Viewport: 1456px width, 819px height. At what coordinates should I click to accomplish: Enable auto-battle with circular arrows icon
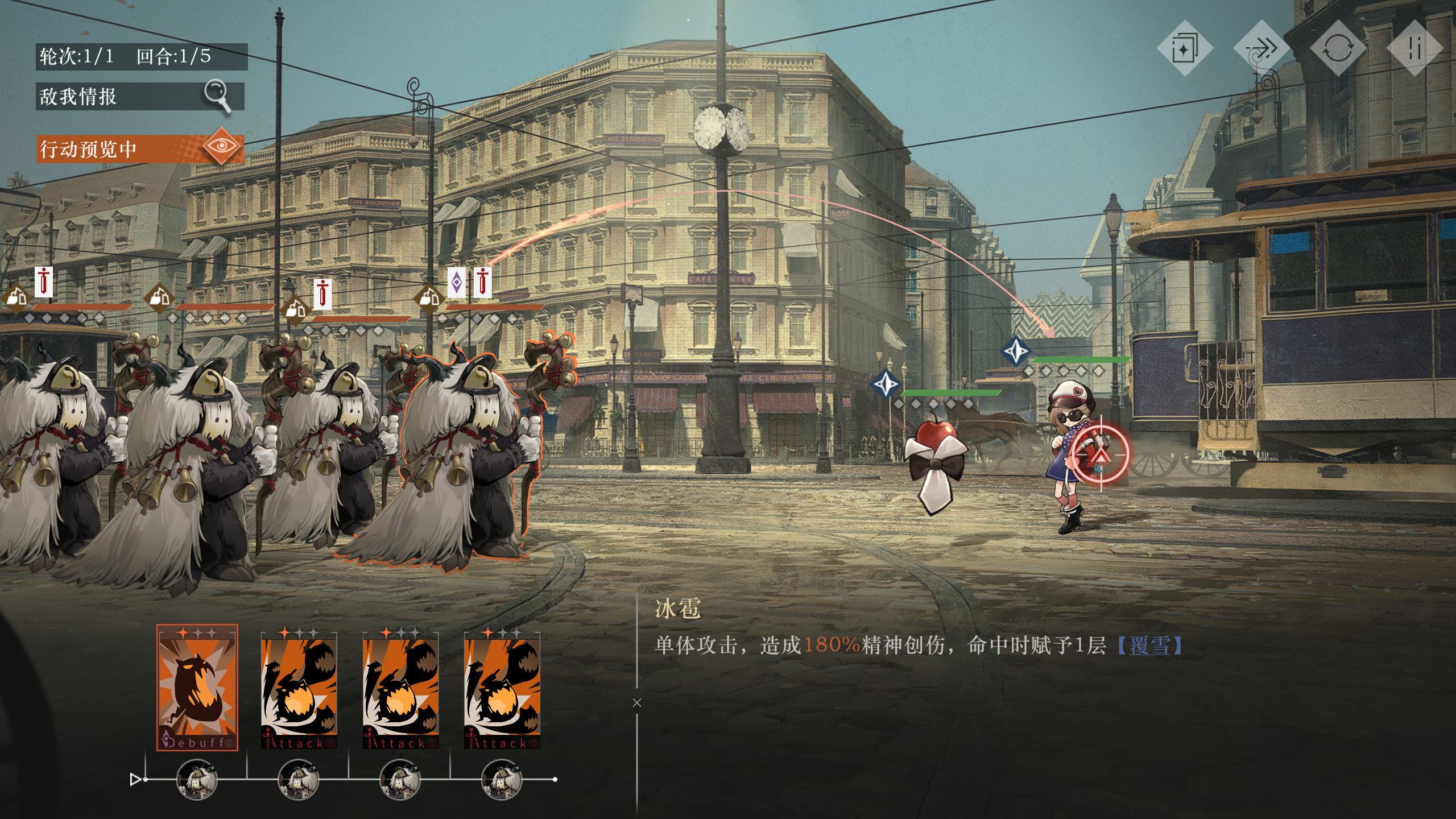1338,48
